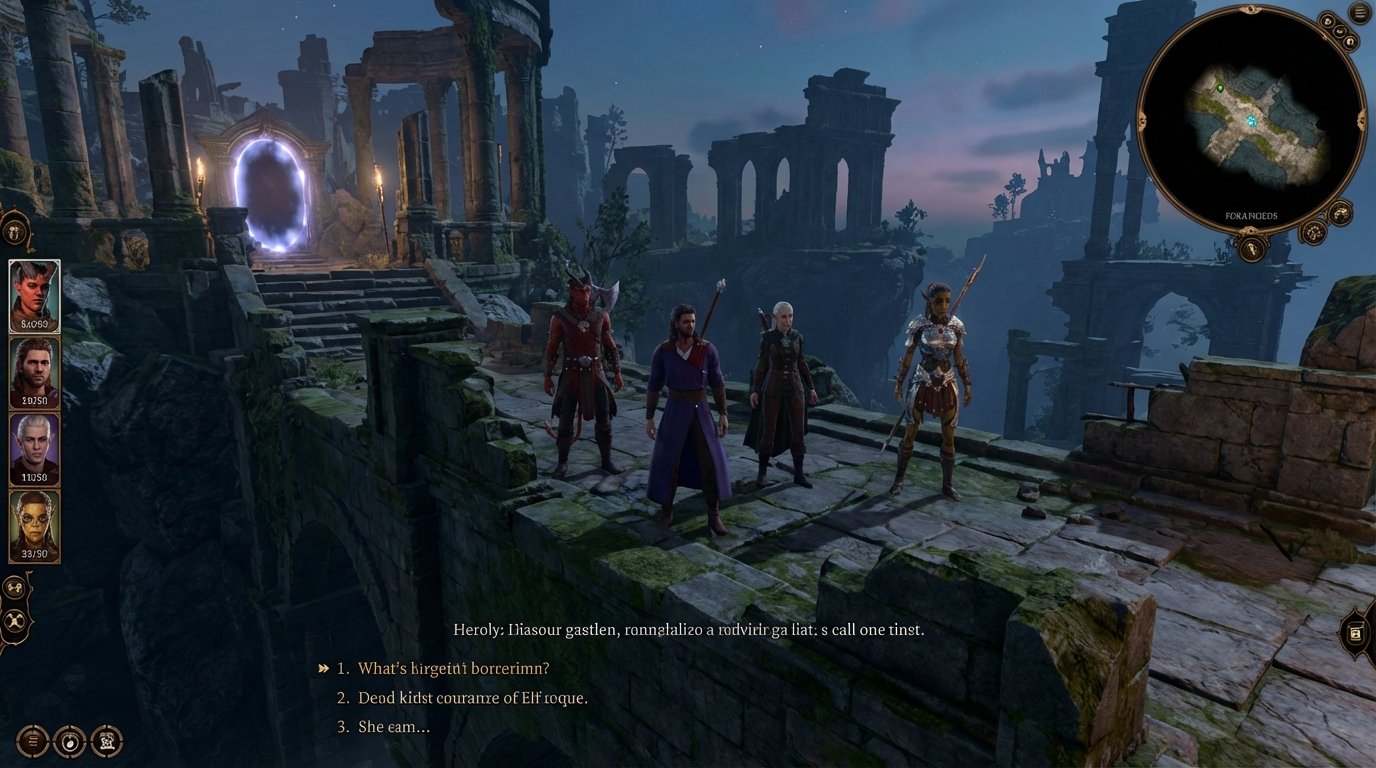
Task: Click the bell icon at the top-left corner
Action: (14, 231)
